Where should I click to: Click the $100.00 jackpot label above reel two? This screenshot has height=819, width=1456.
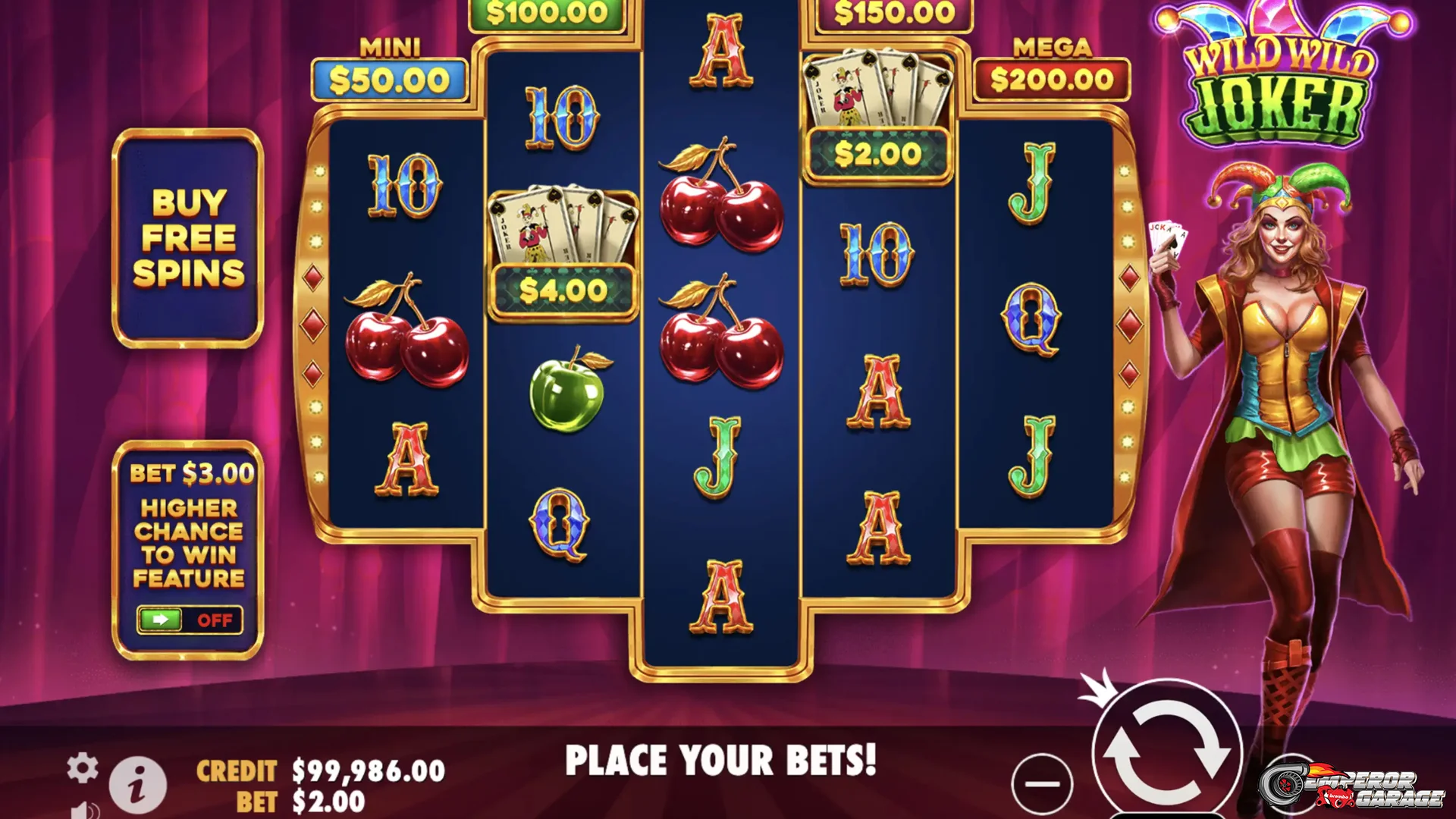click(548, 13)
